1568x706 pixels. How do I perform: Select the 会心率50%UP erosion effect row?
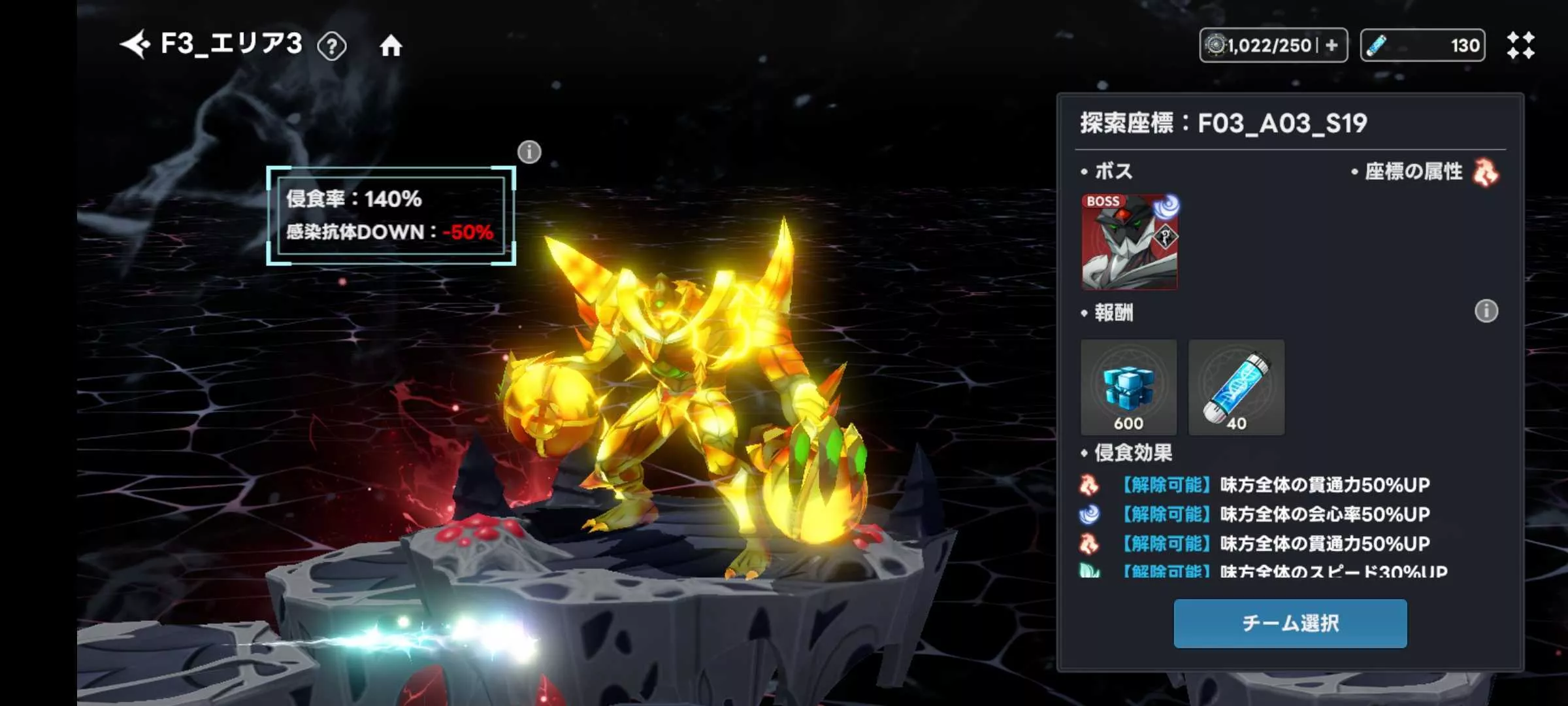pyautogui.click(x=1274, y=514)
